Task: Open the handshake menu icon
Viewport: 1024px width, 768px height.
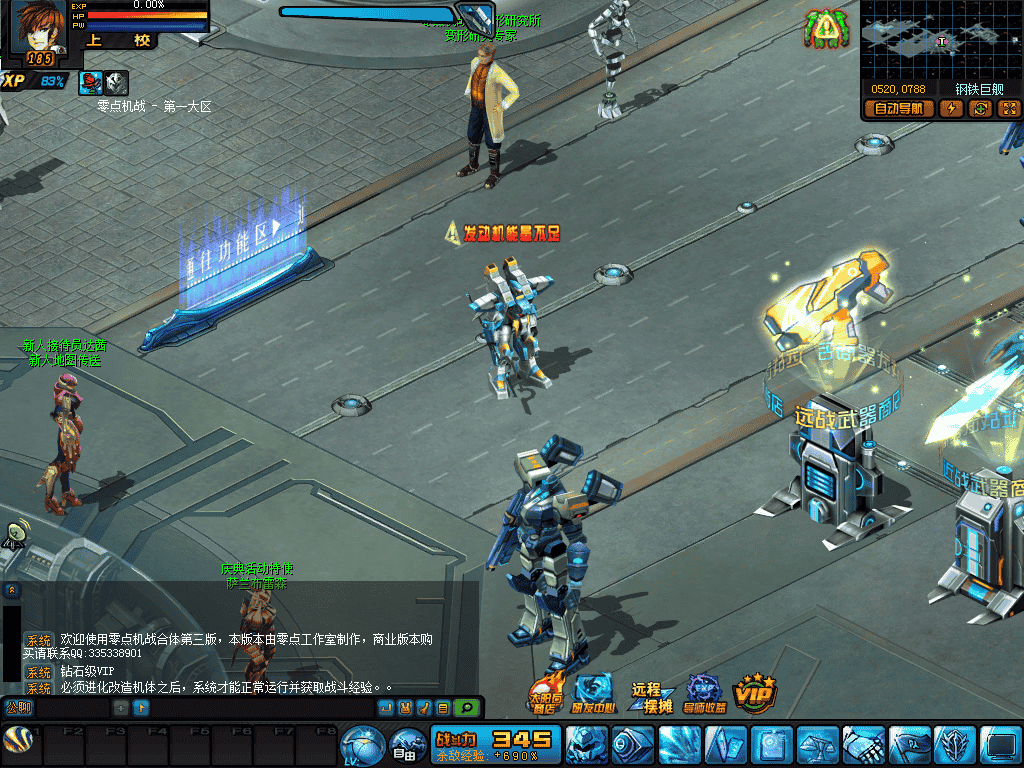Action: (x=862, y=746)
